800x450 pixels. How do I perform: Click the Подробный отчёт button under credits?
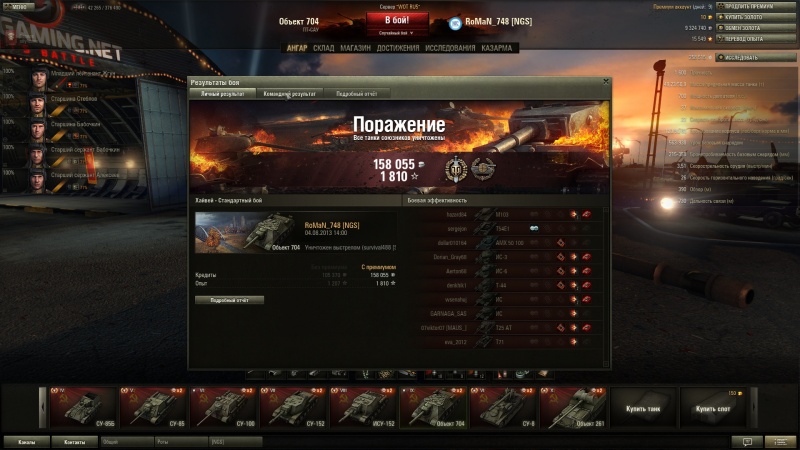pyautogui.click(x=229, y=300)
